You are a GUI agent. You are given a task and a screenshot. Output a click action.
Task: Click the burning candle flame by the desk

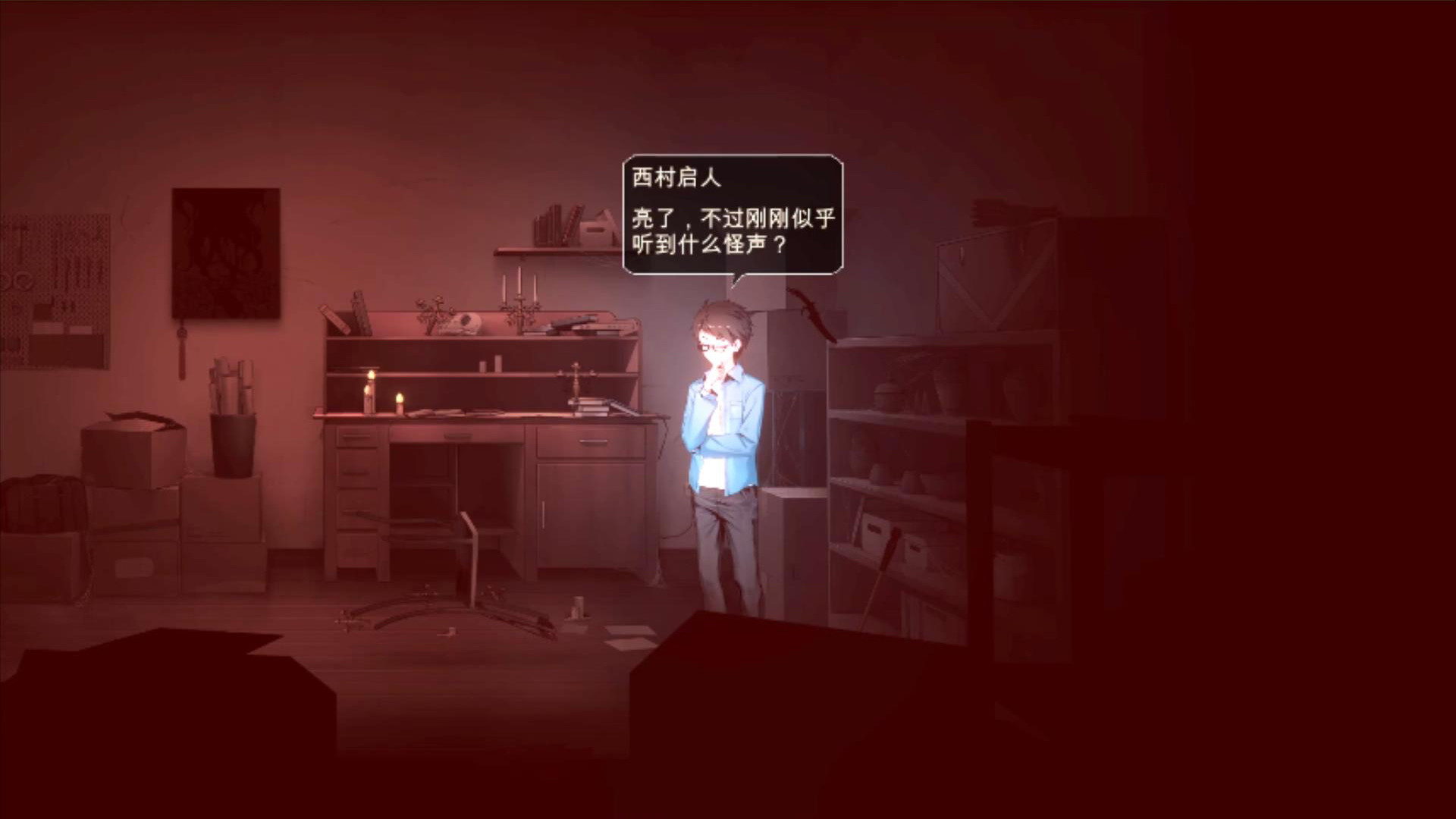[400, 396]
